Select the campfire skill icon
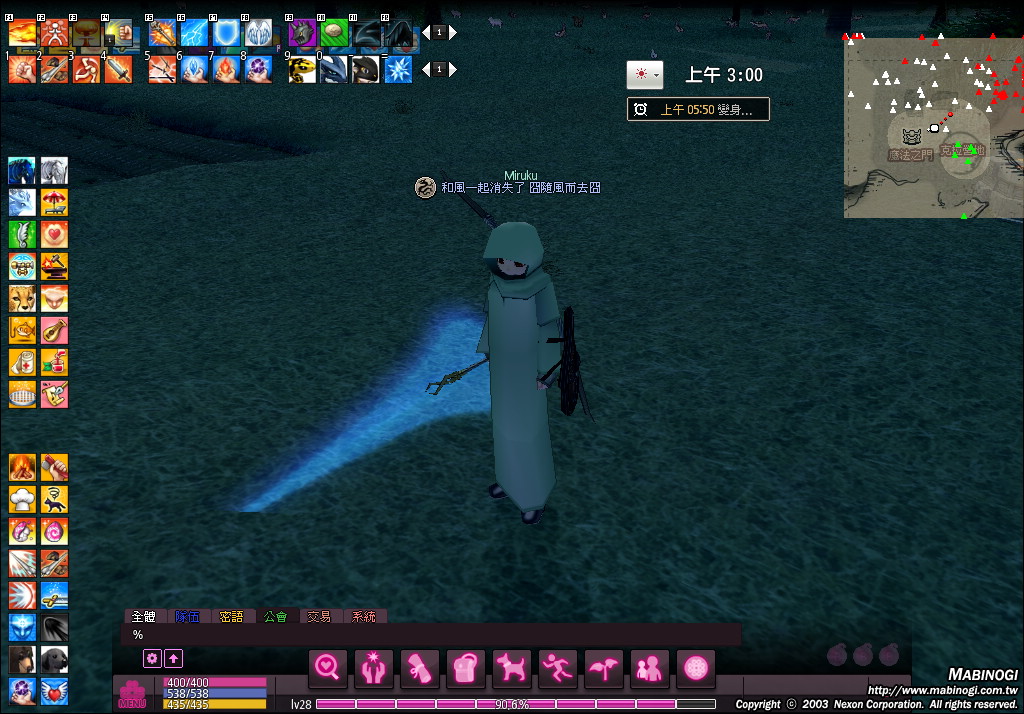The height and width of the screenshot is (714, 1024). click(22, 467)
